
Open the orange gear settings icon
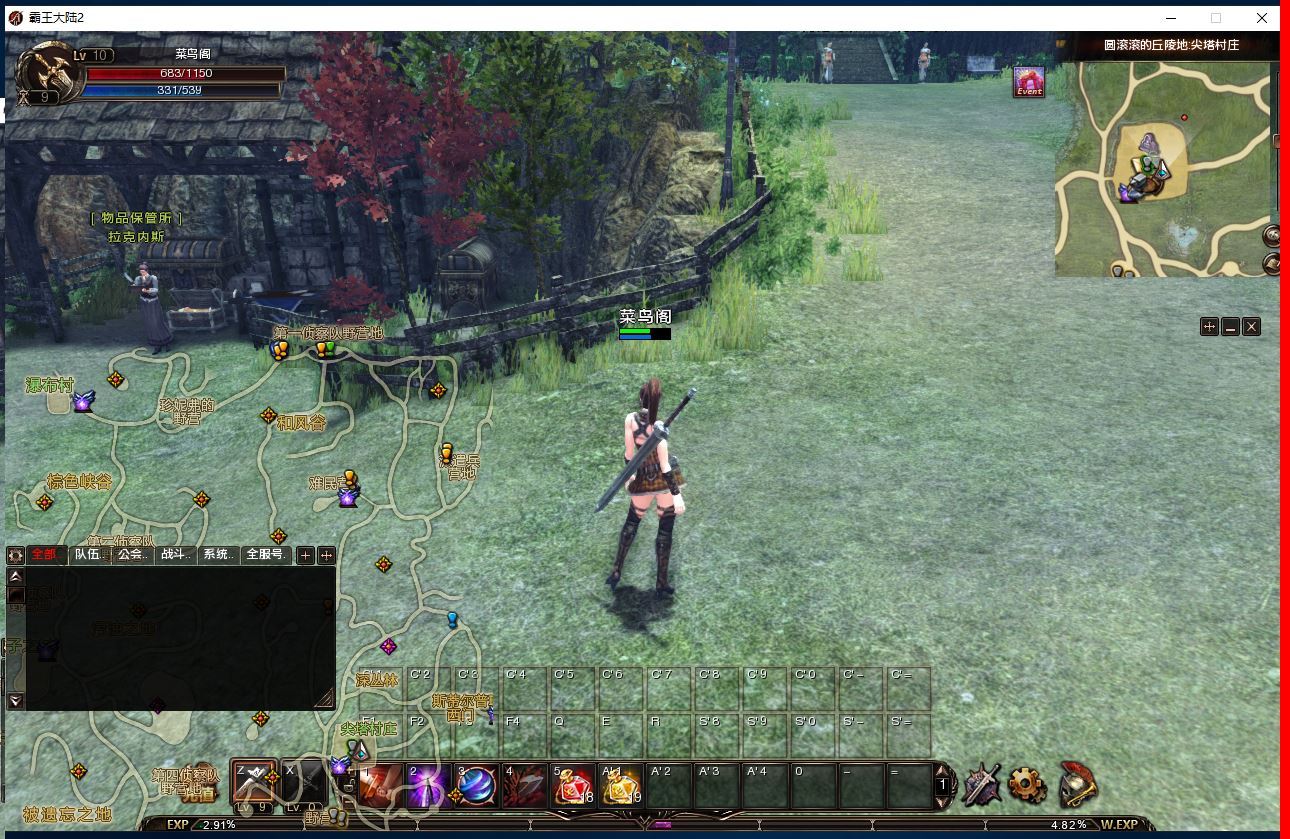click(x=1027, y=785)
